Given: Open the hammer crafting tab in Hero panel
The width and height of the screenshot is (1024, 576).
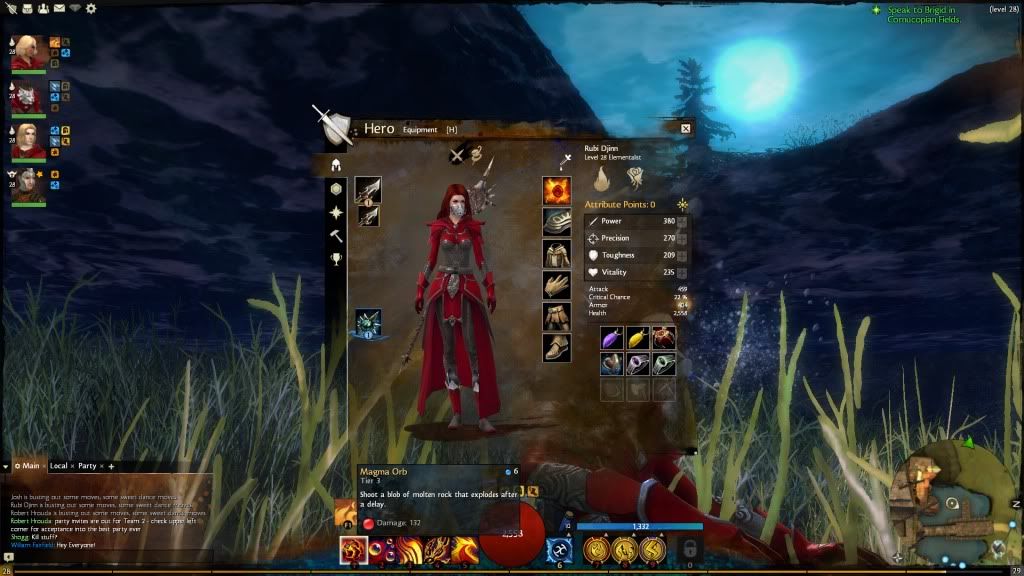Looking at the screenshot, I should pyautogui.click(x=337, y=236).
